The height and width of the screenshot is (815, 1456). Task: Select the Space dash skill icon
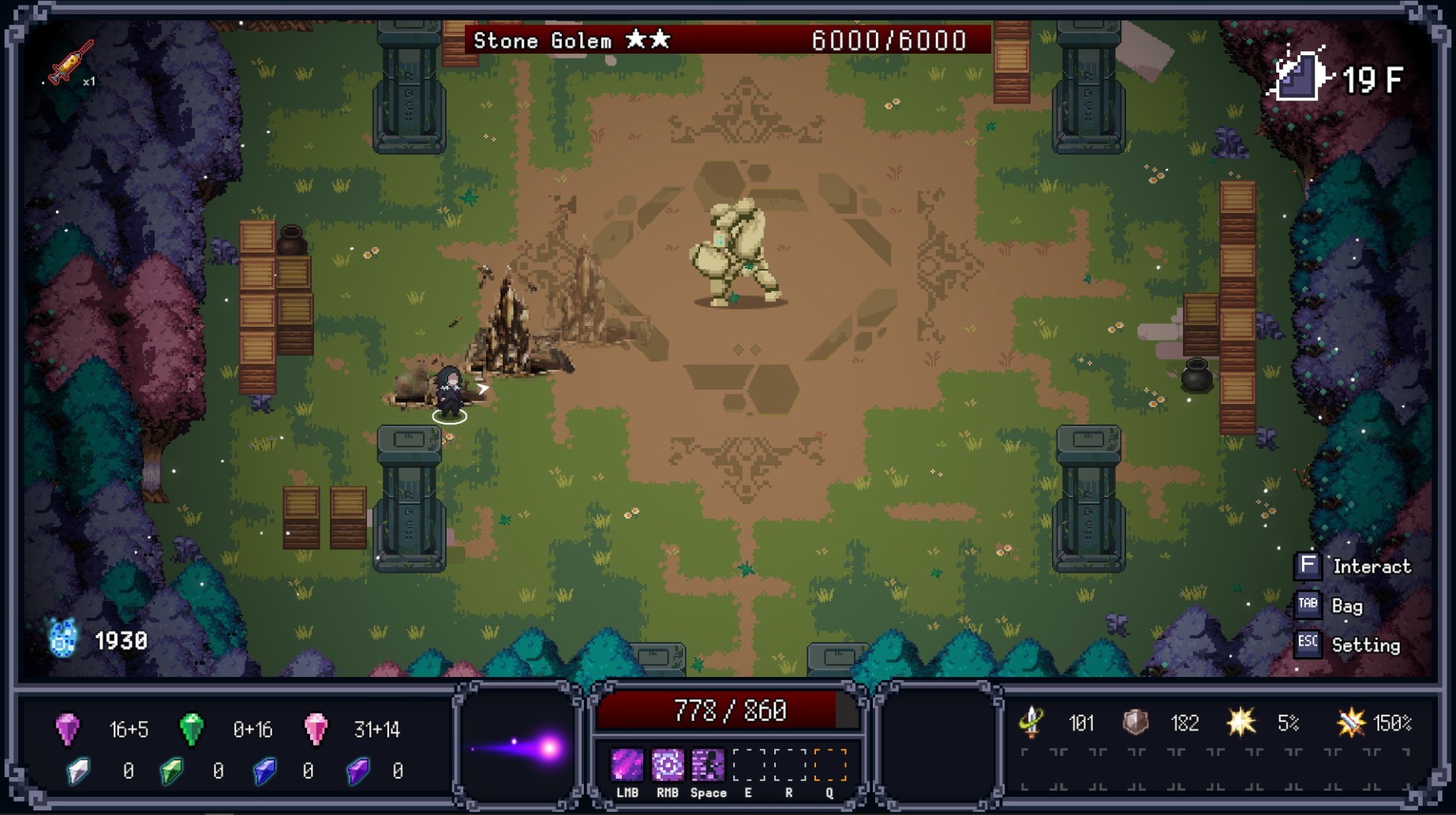click(x=708, y=762)
